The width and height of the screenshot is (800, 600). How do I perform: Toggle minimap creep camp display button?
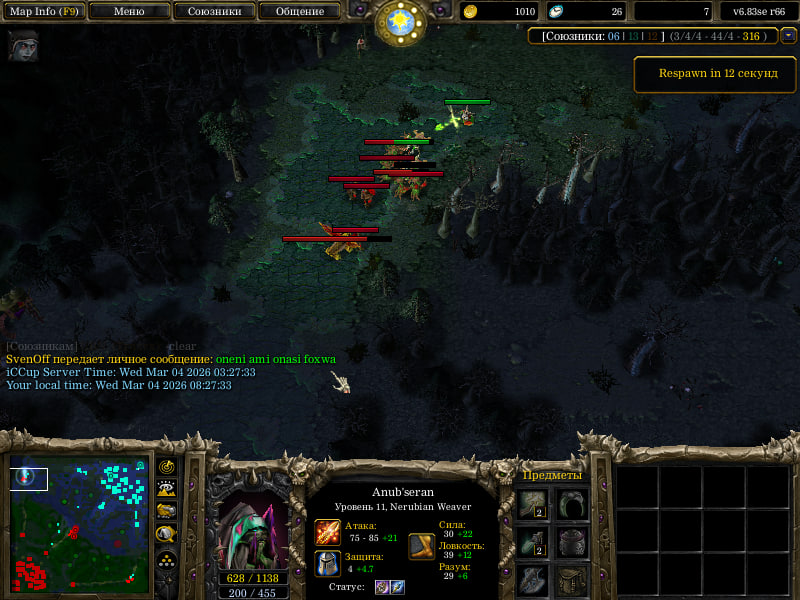point(167,534)
